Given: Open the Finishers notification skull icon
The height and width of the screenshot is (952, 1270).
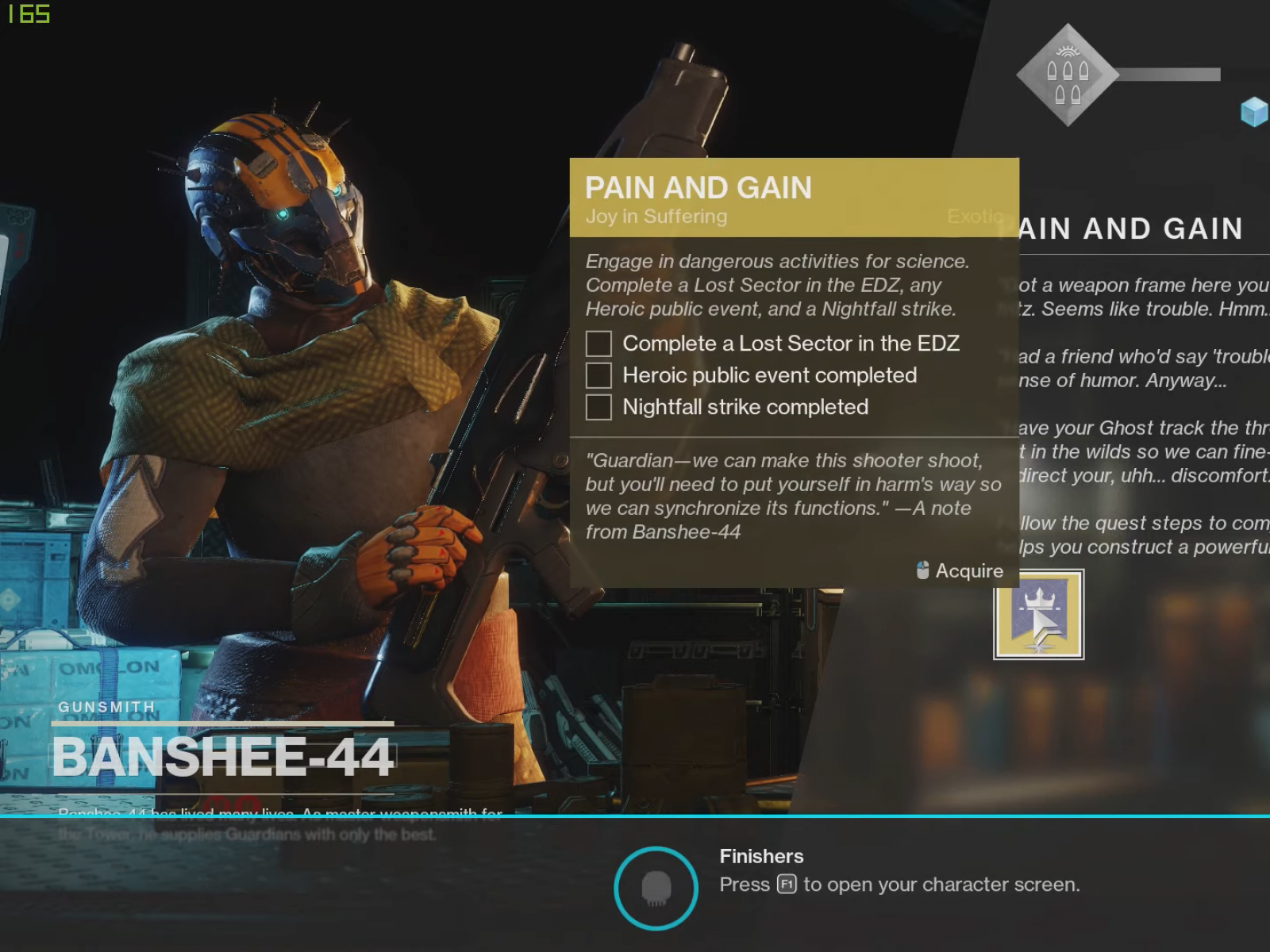Looking at the screenshot, I should [656, 888].
